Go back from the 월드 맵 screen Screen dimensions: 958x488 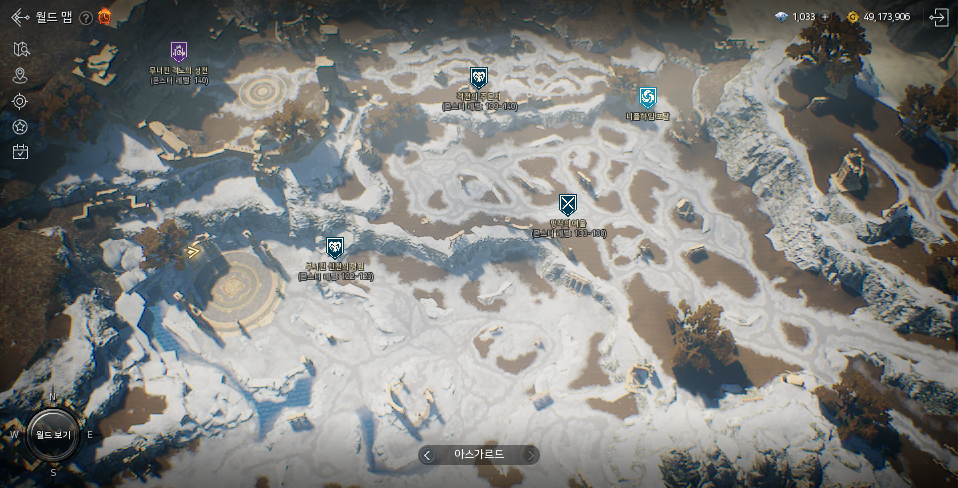(20, 17)
